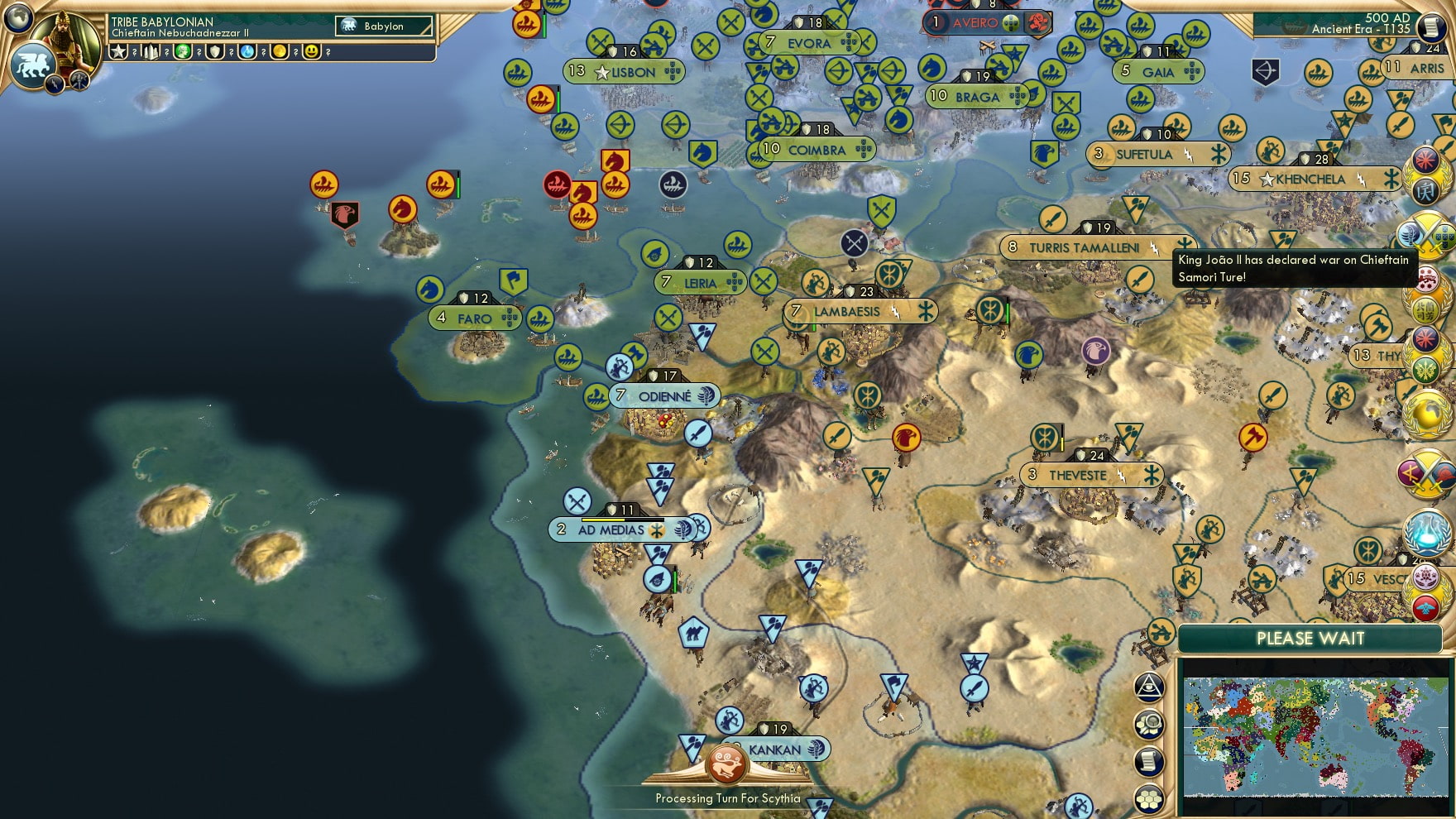This screenshot has height=819, width=1456.
Task: Open the Babylon civilization dropdown banner
Action: tap(382, 26)
